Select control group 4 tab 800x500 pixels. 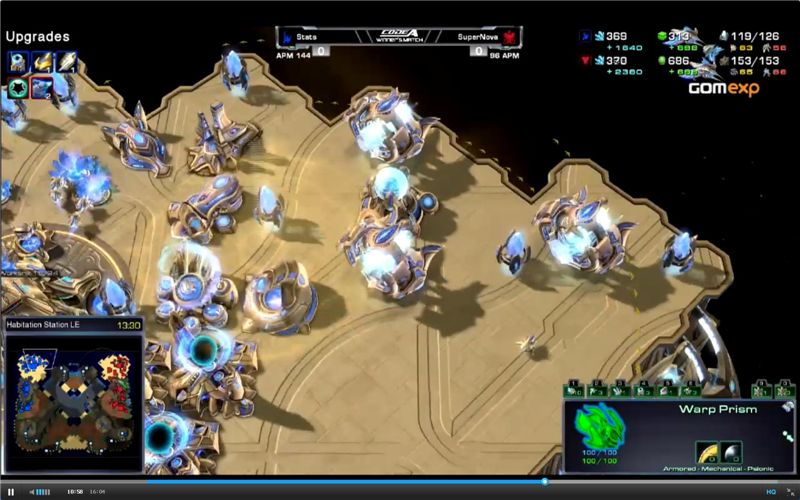[x=645, y=391]
